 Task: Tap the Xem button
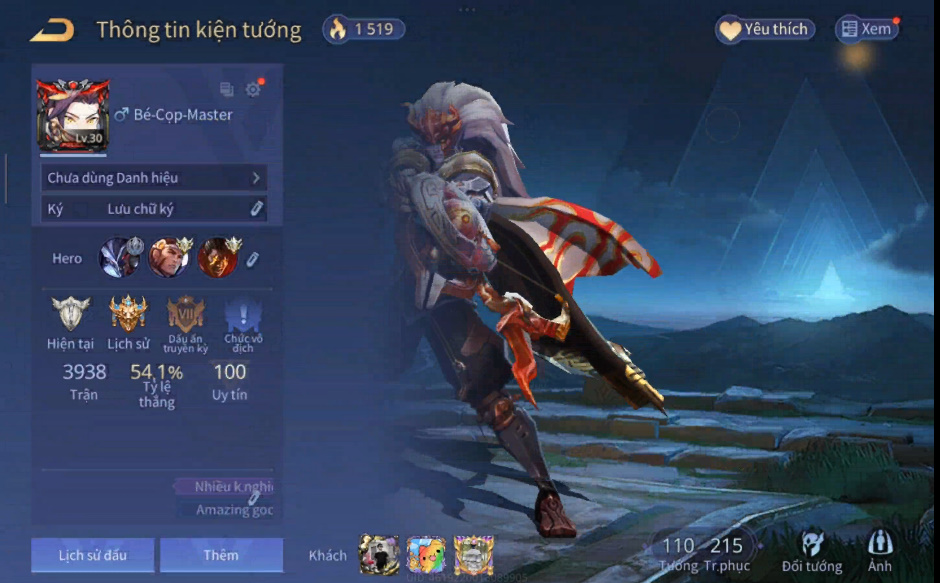[867, 29]
